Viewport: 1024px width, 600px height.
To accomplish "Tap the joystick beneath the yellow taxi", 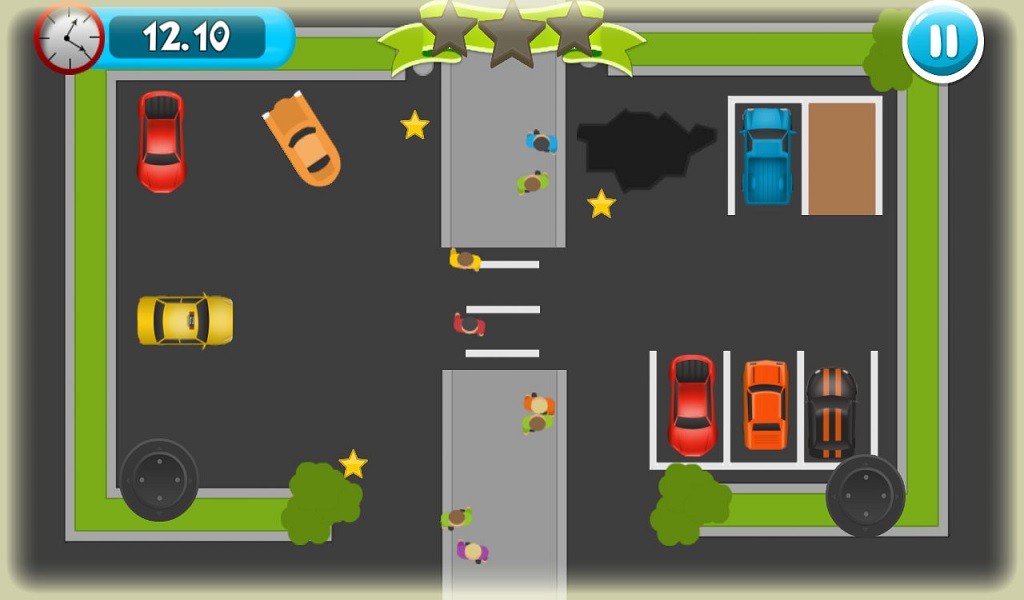I will tap(159, 479).
